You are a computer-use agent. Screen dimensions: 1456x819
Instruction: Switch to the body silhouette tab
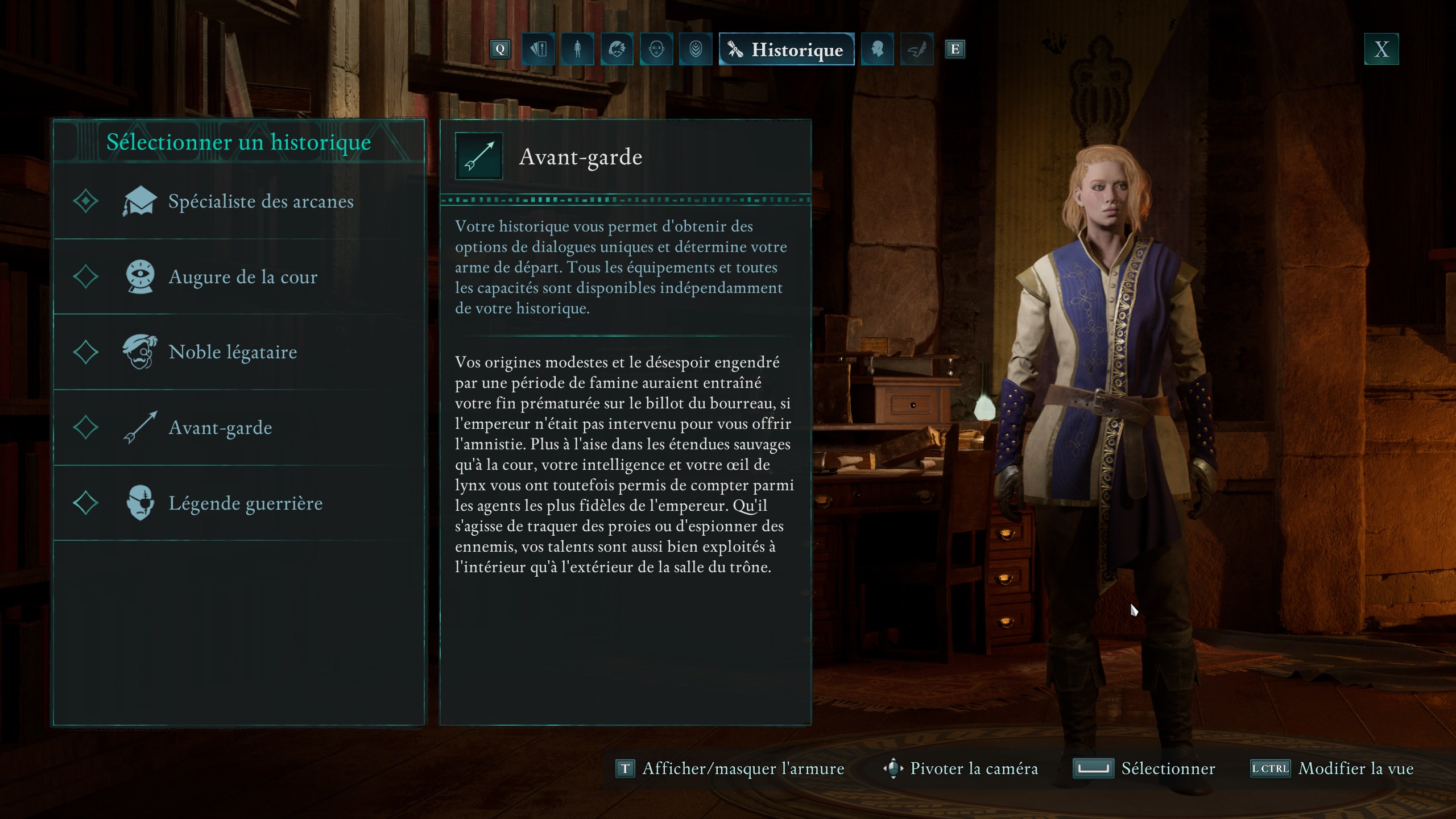[577, 49]
